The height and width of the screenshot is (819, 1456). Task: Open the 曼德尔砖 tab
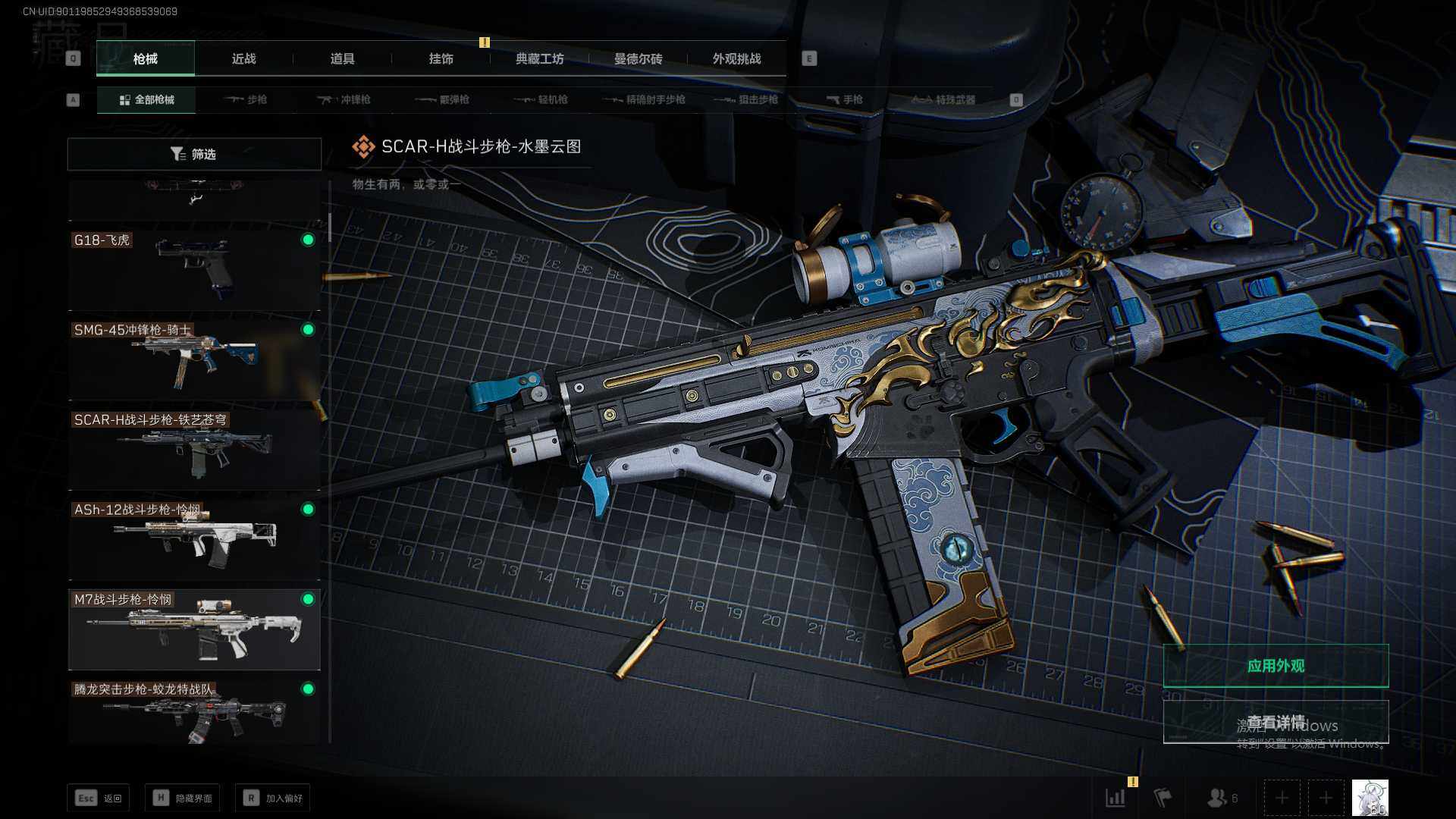(638, 58)
